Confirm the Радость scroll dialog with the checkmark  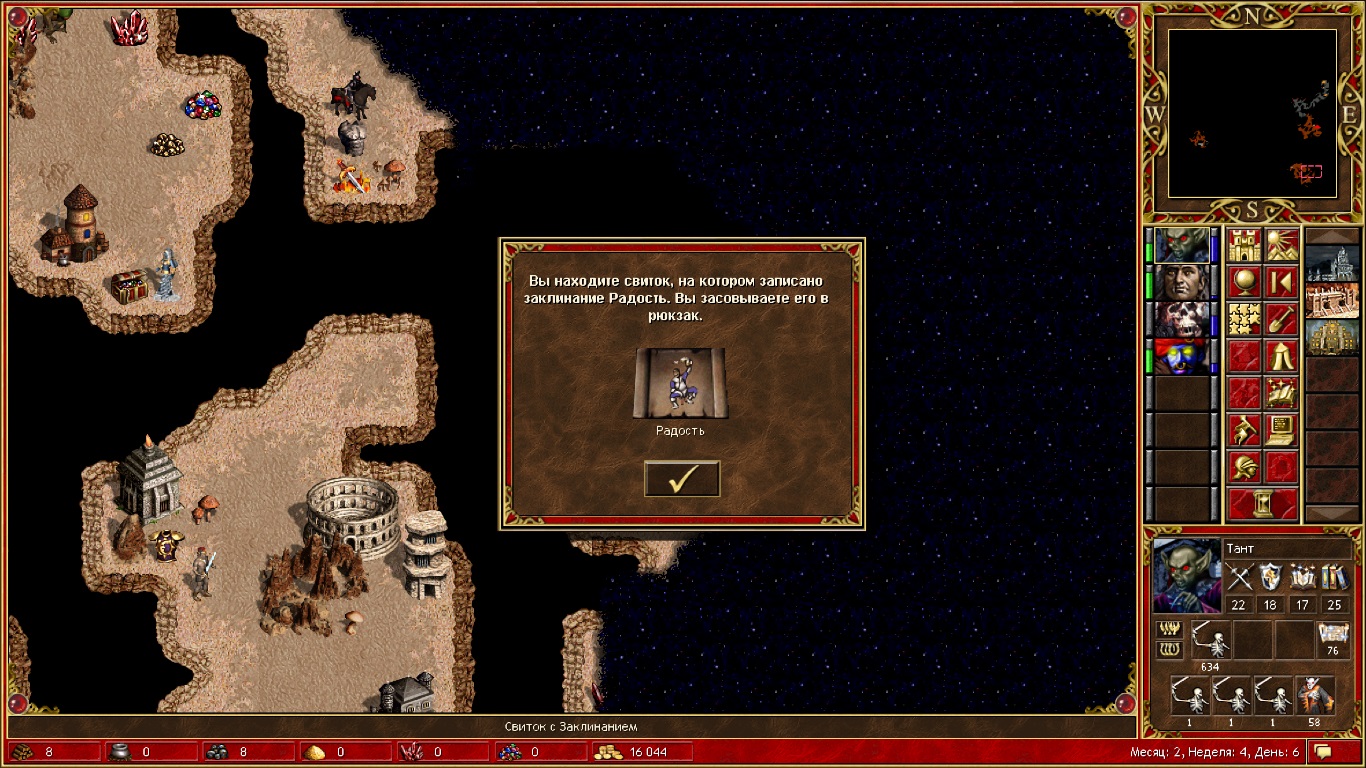coord(682,479)
